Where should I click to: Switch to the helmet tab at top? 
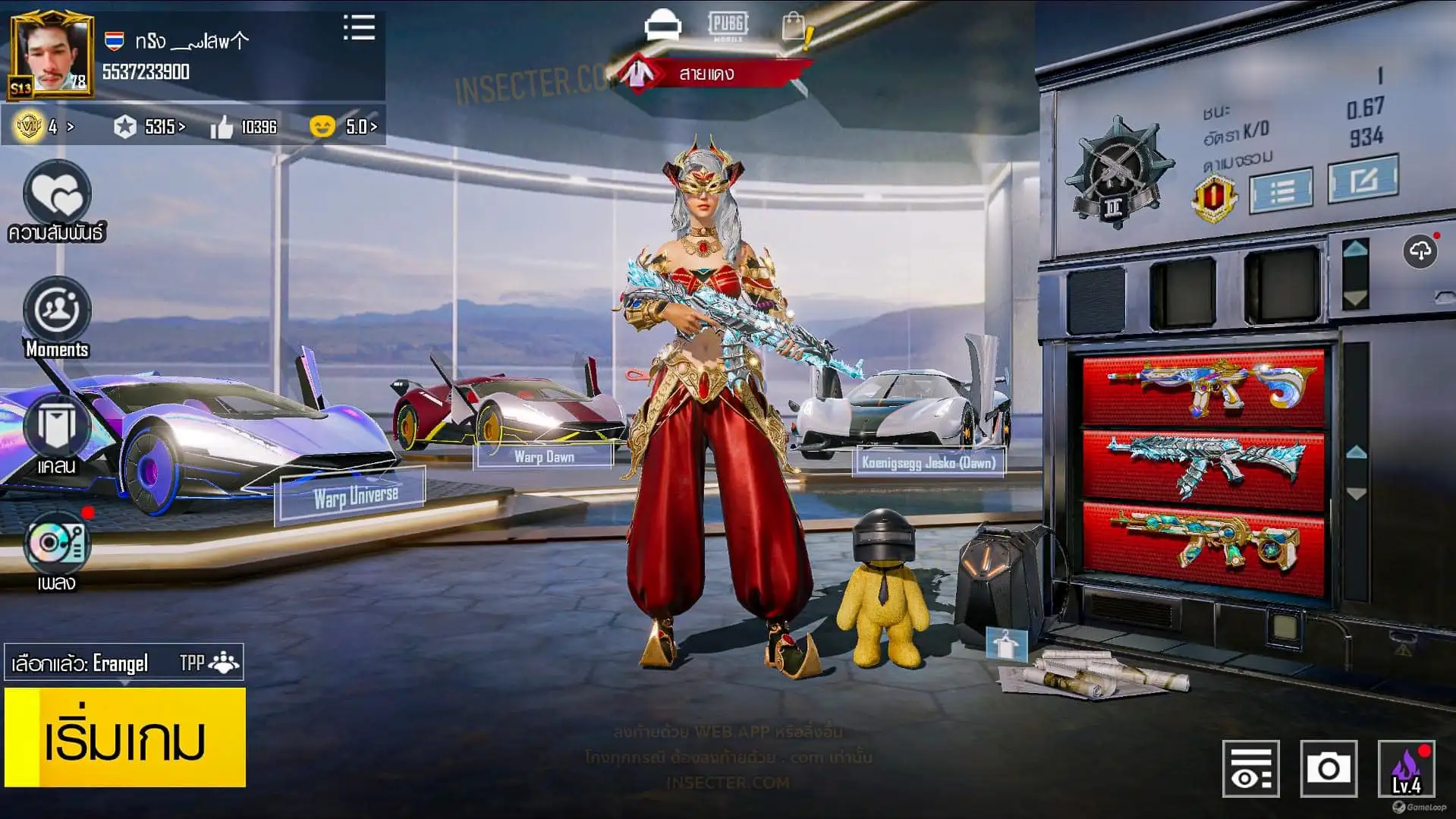click(662, 25)
